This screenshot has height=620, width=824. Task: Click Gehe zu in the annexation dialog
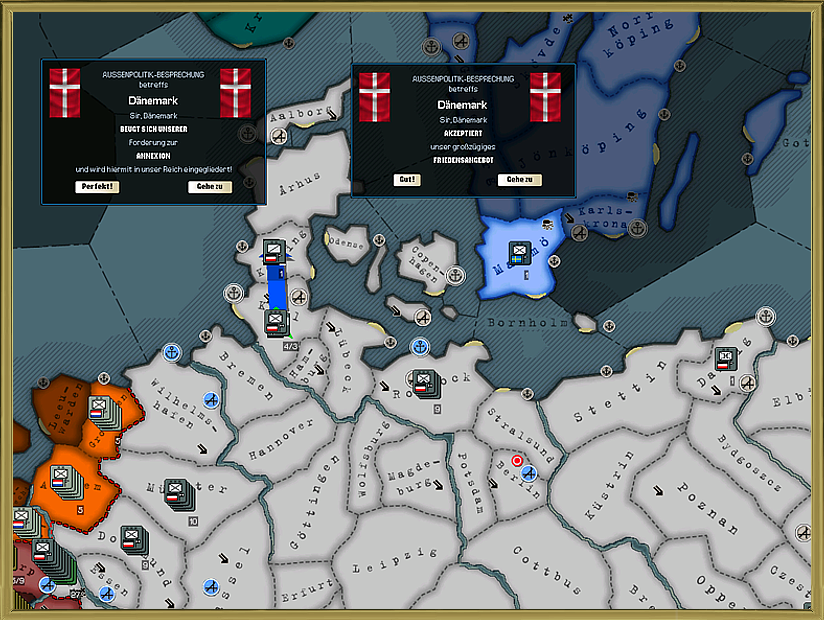(209, 187)
